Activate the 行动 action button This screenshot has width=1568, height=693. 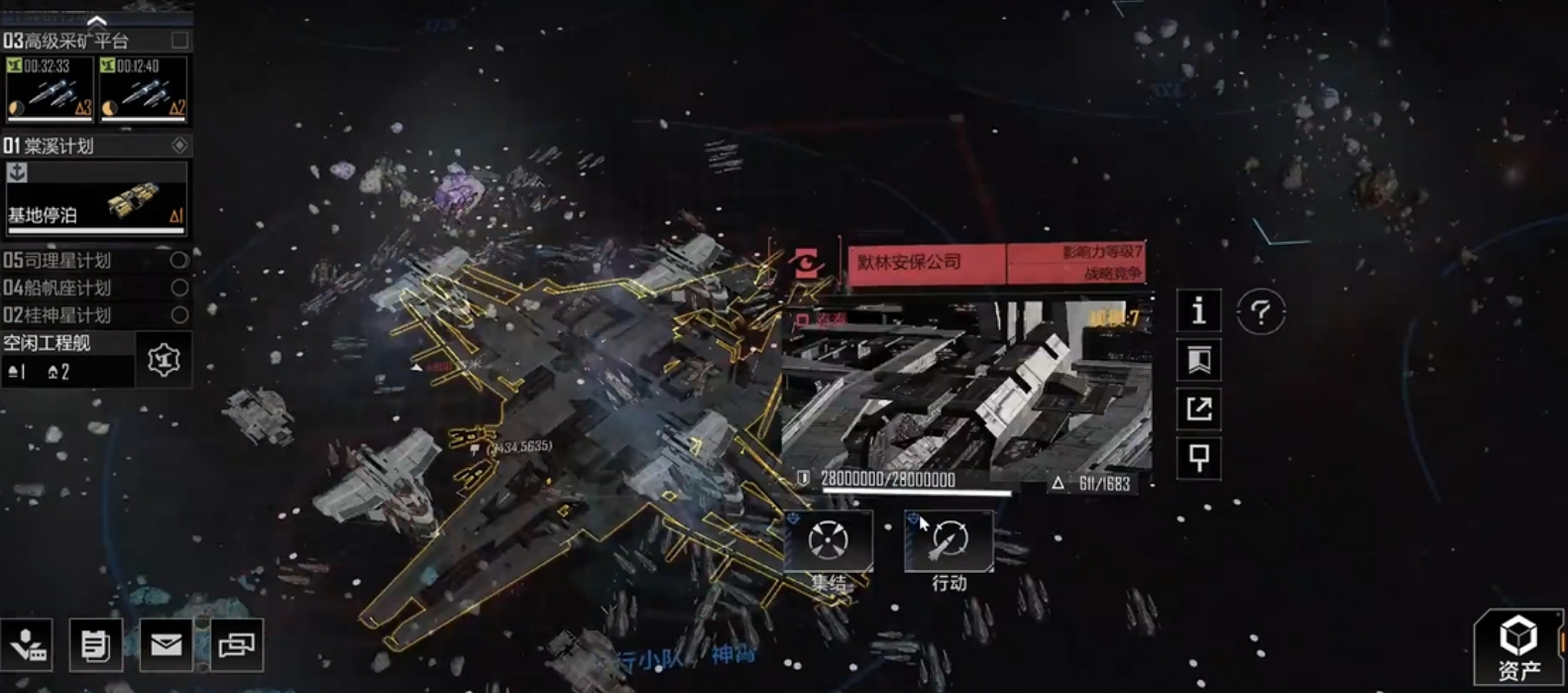[x=949, y=542]
